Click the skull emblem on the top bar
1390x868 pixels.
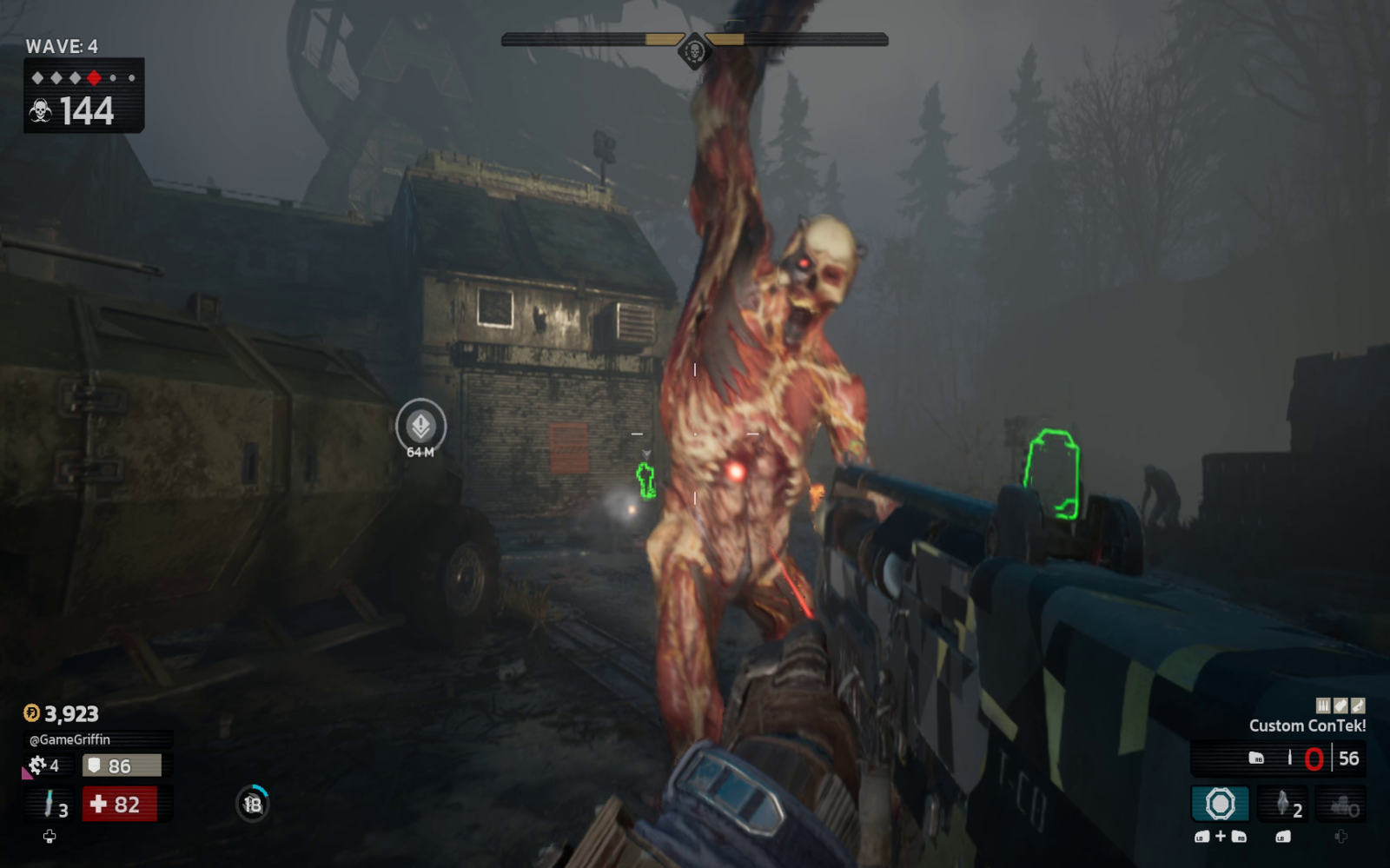coord(694,50)
